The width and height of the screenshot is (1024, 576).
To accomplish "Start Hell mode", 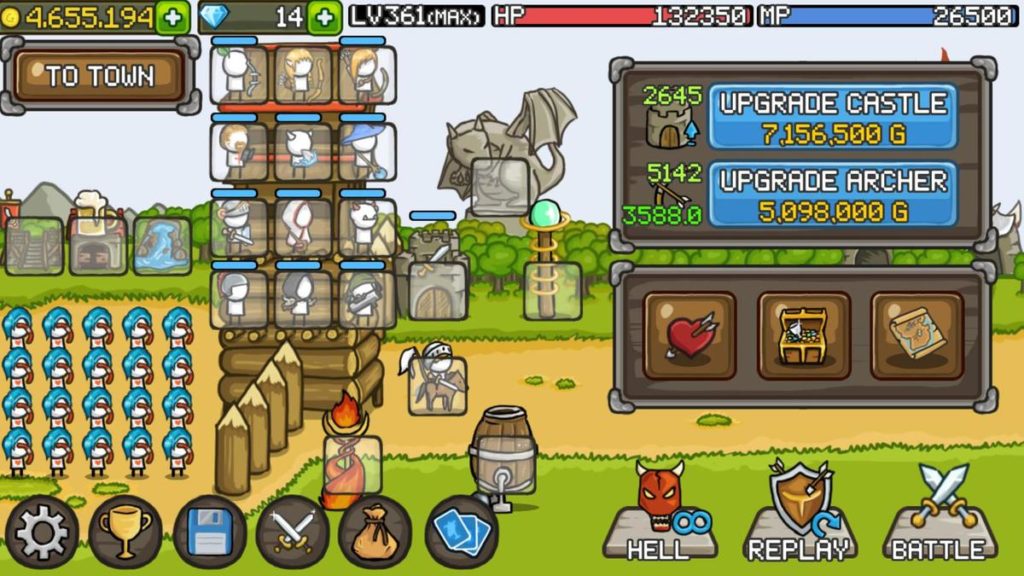I will (x=660, y=512).
